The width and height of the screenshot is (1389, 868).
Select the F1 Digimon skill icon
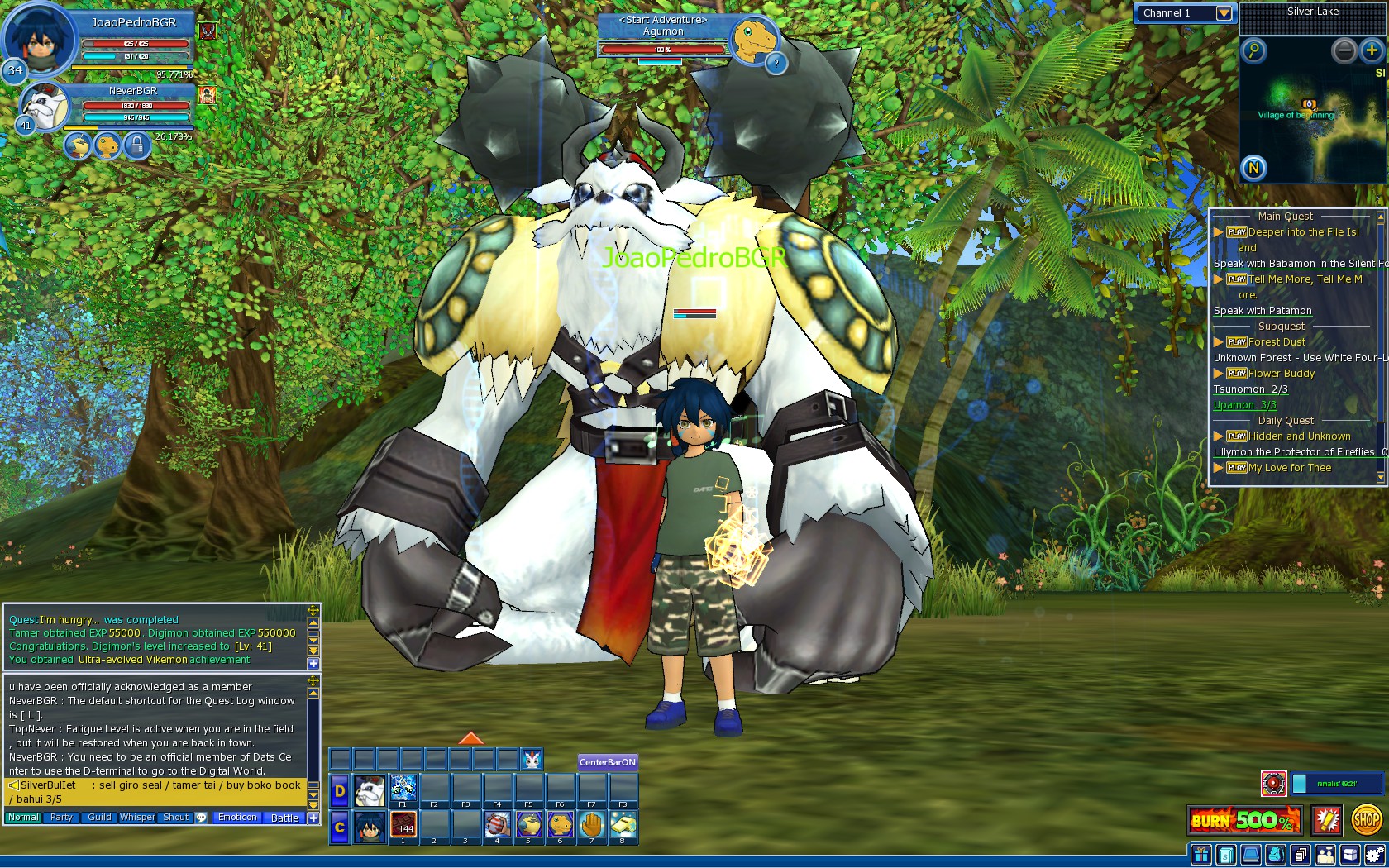point(403,788)
